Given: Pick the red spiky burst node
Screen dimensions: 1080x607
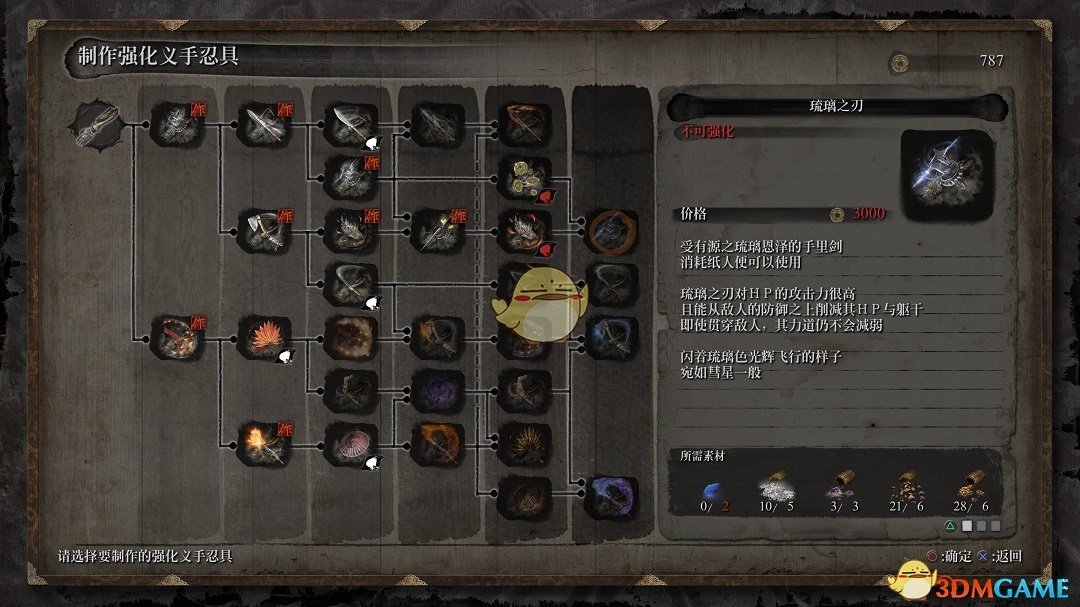Looking at the screenshot, I should (263, 337).
